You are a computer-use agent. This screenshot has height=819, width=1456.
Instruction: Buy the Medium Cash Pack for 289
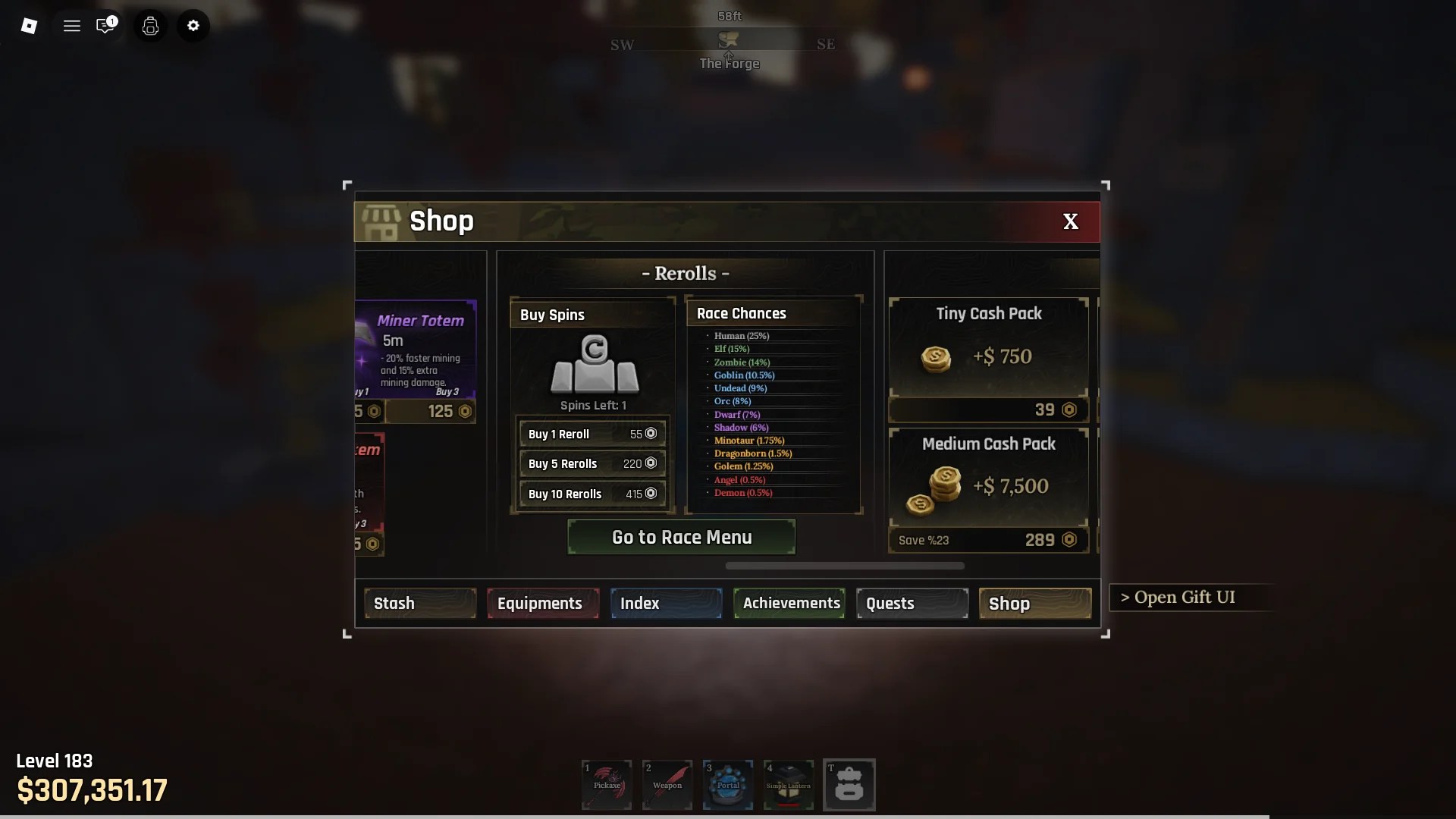click(x=988, y=540)
